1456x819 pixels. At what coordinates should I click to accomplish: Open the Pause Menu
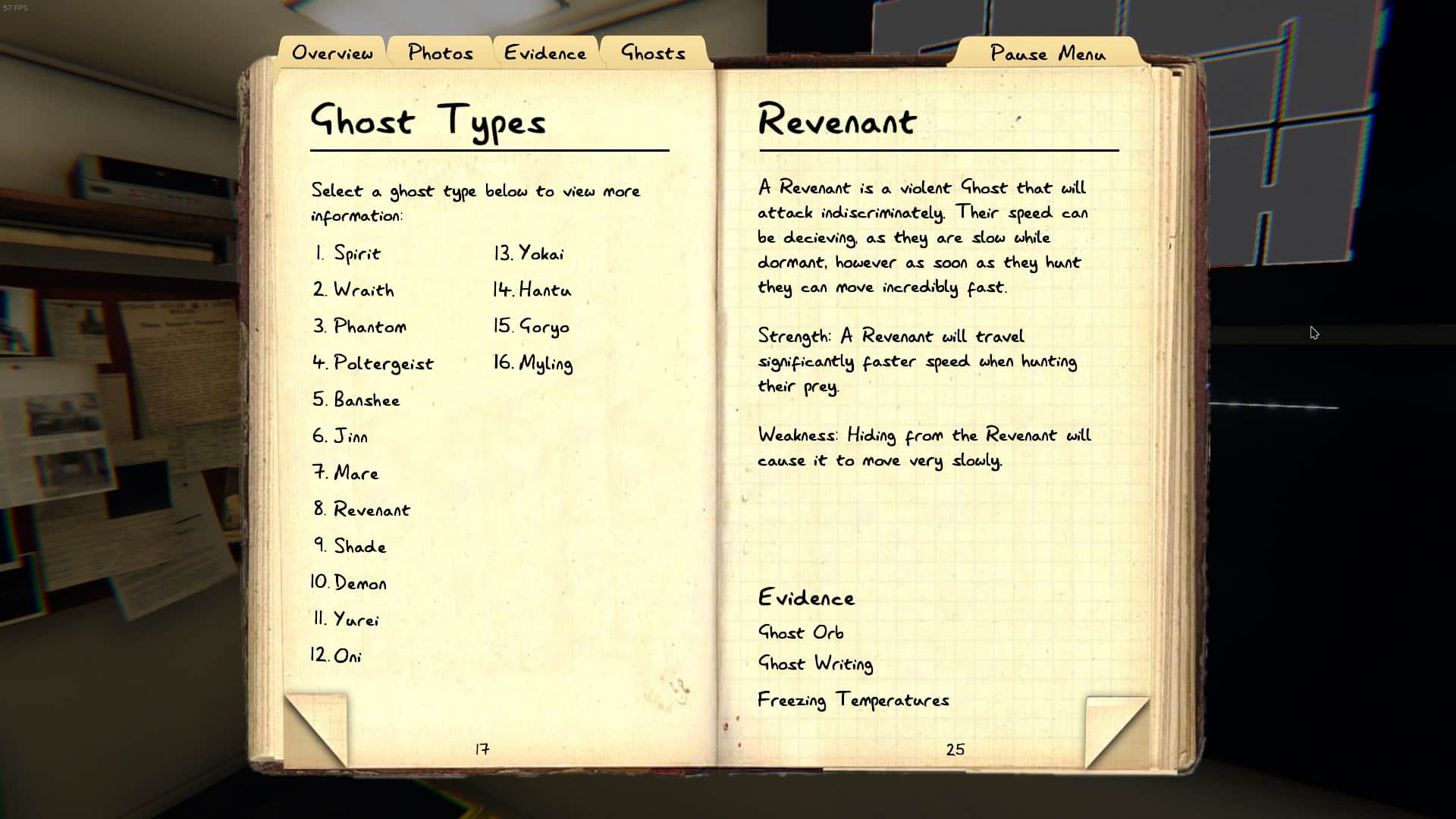1047,53
